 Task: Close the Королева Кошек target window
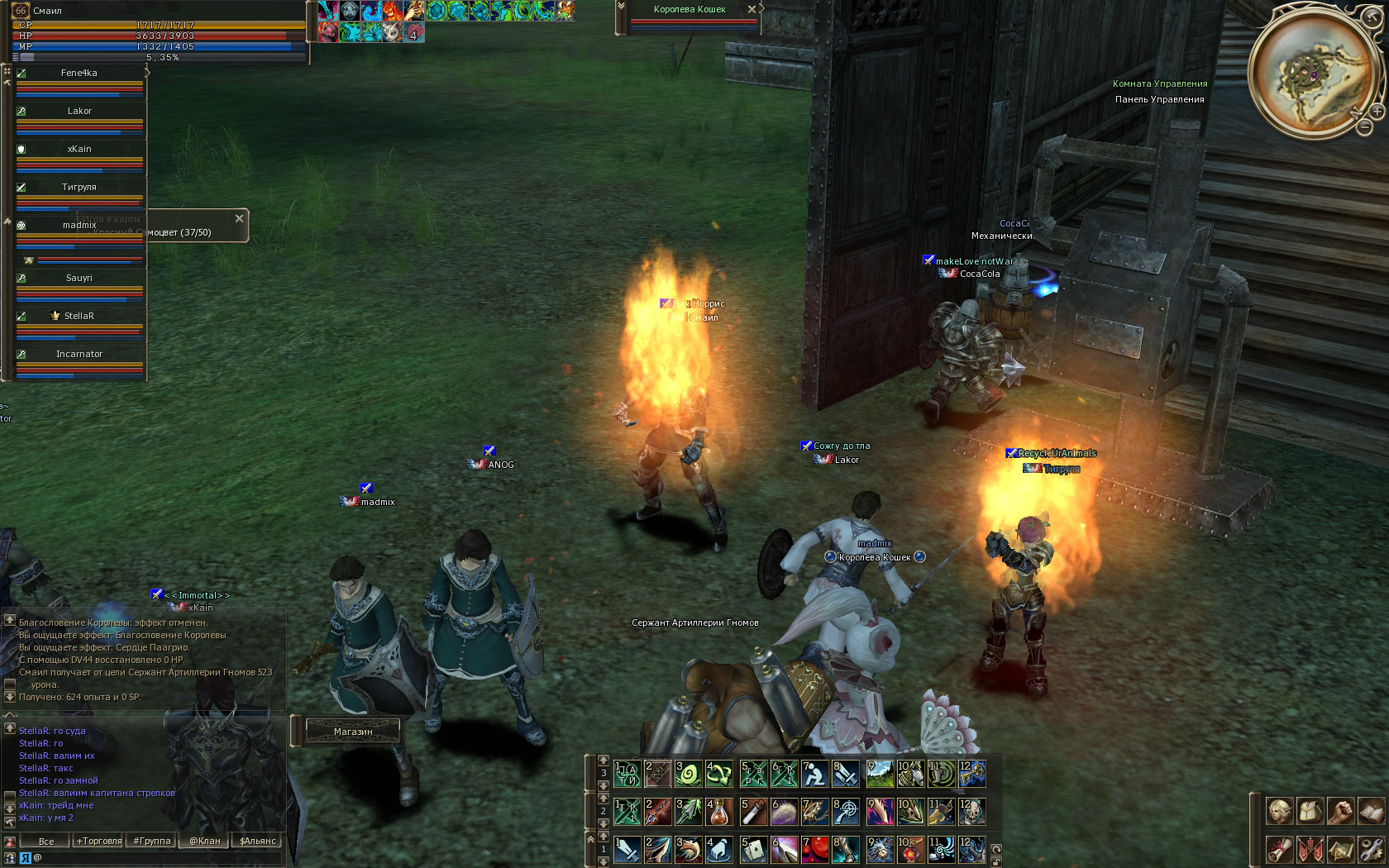tap(752, 9)
